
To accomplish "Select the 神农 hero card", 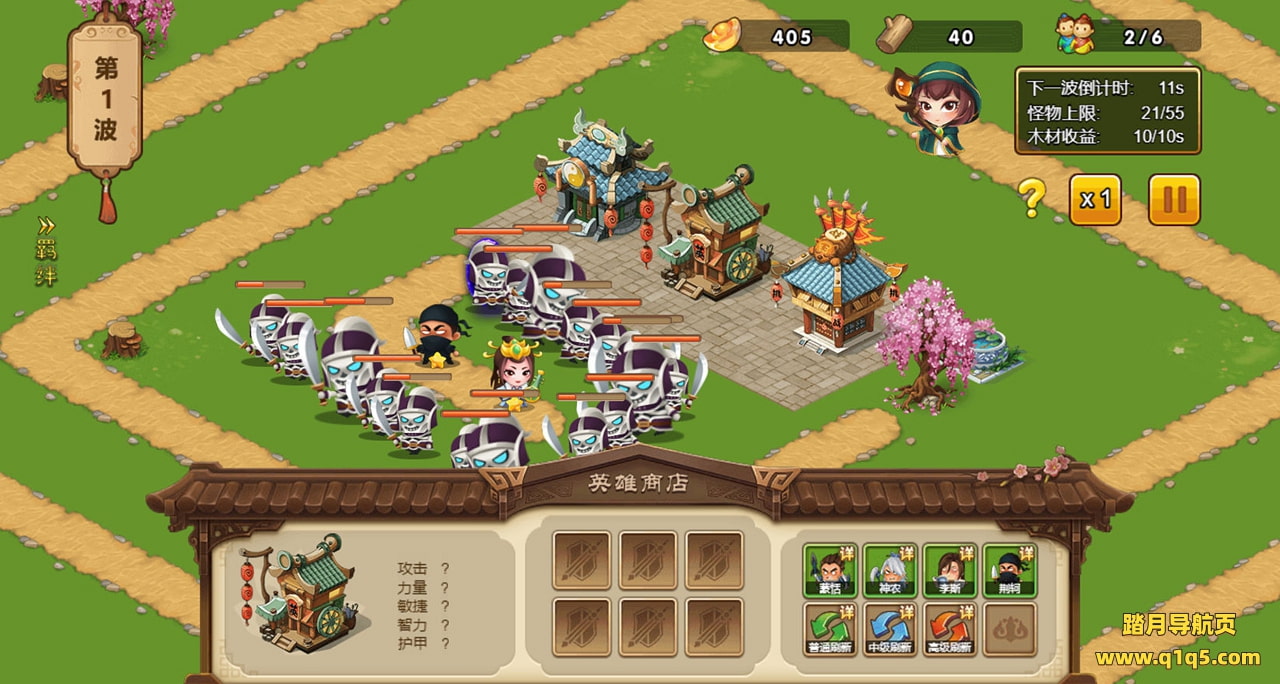I will tap(890, 570).
